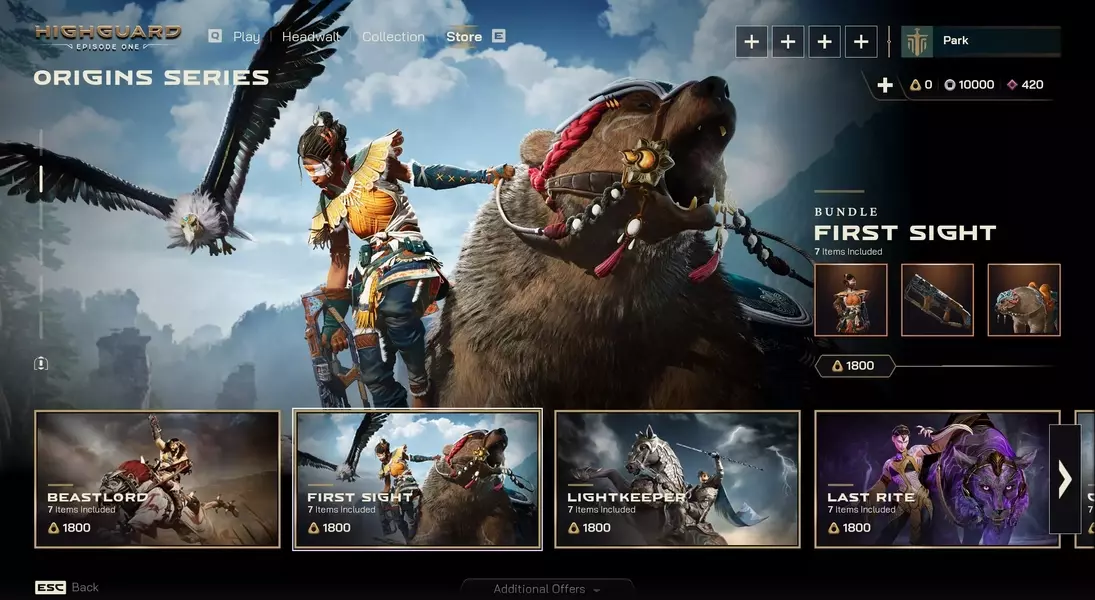
Task: Switch to the Play tab
Action: pyautogui.click(x=245, y=37)
